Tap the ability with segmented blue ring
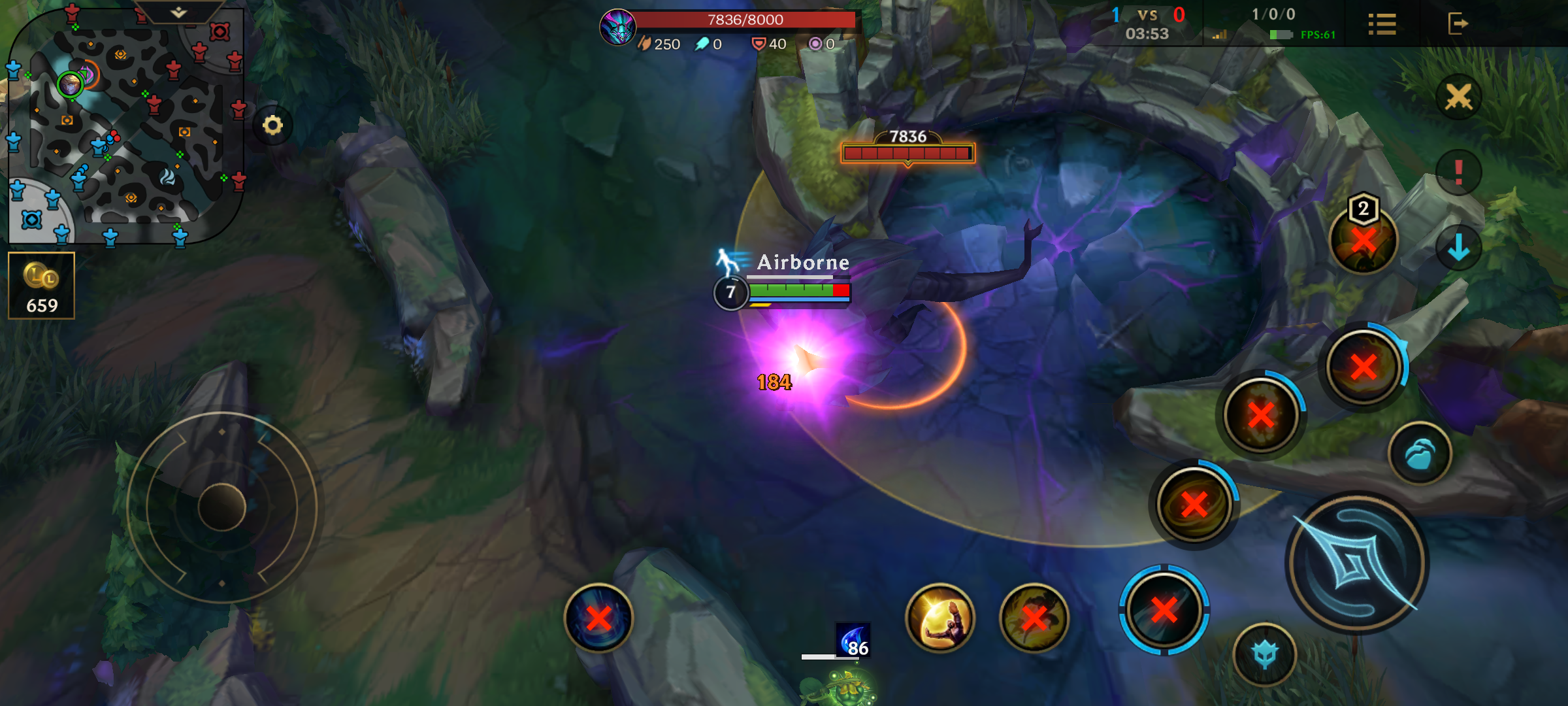 tap(1164, 610)
